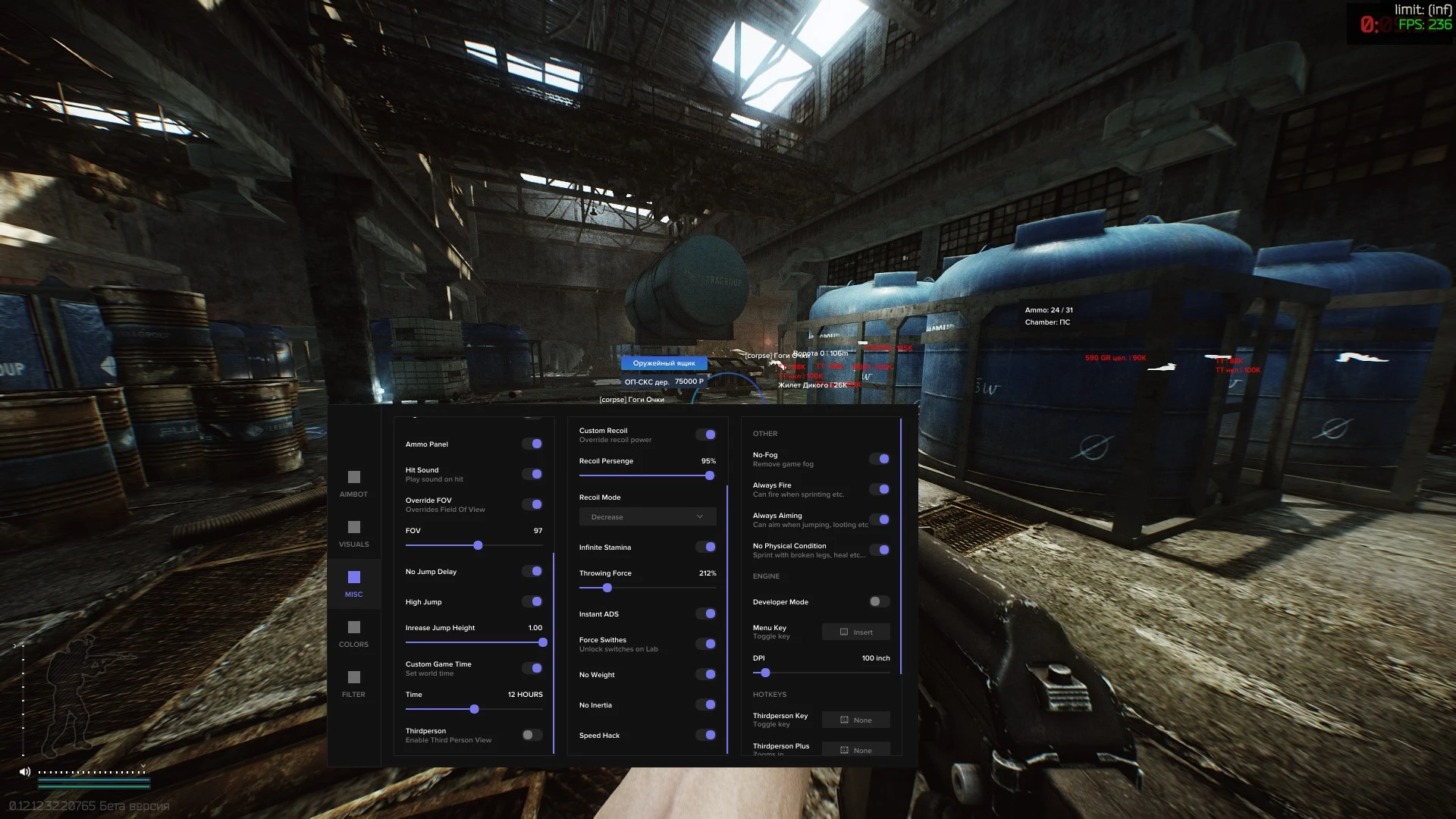Open the HOTKEYS section
The height and width of the screenshot is (819, 1456).
point(770,694)
